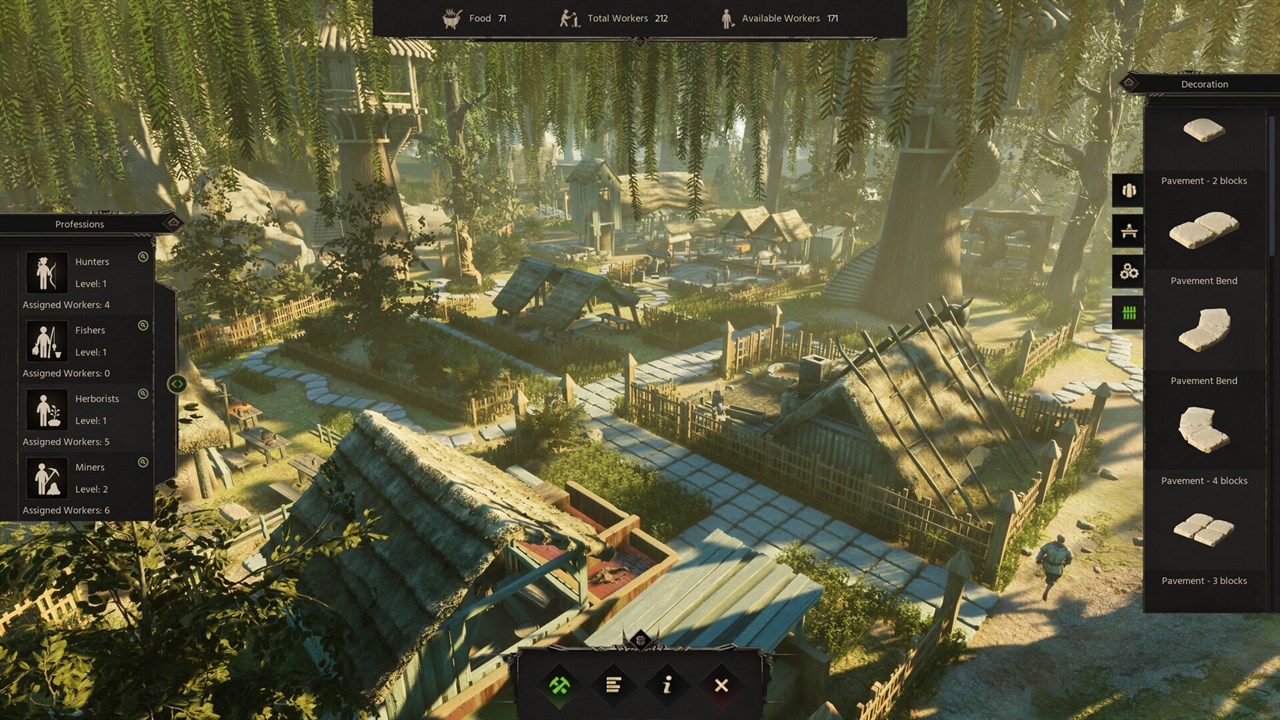This screenshot has width=1280, height=720.
Task: Collapse the Decoration panel header icon
Action: [x=1131, y=83]
